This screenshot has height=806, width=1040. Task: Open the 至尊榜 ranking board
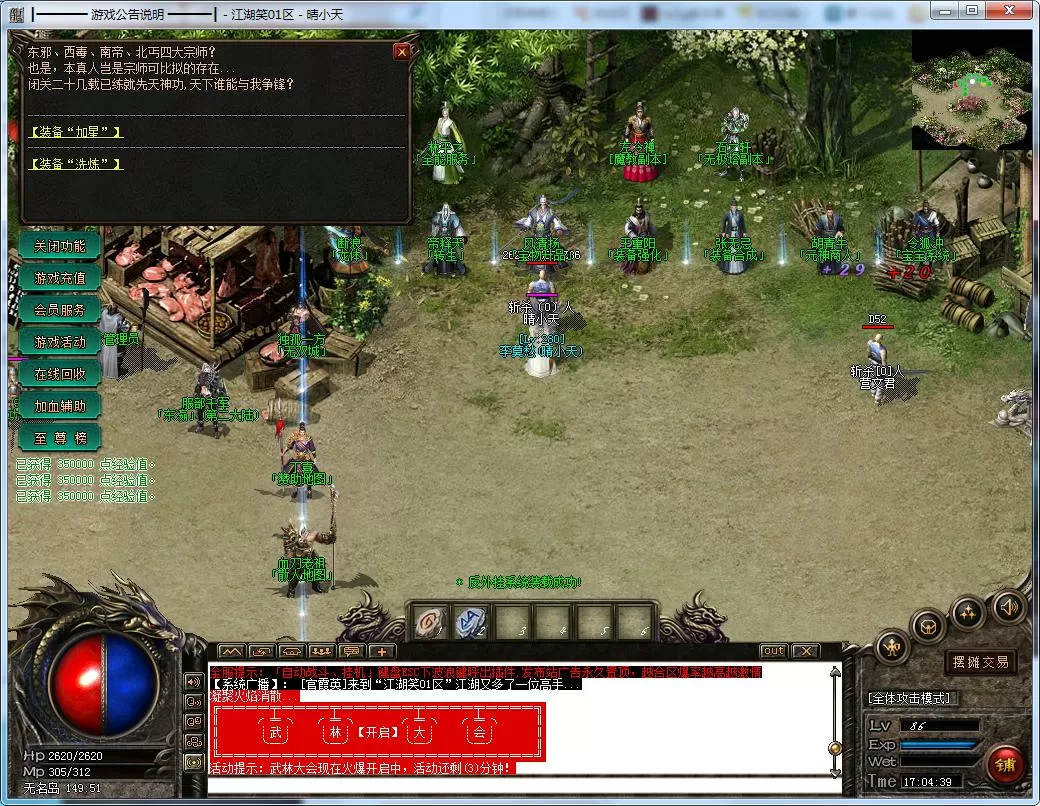coord(60,438)
